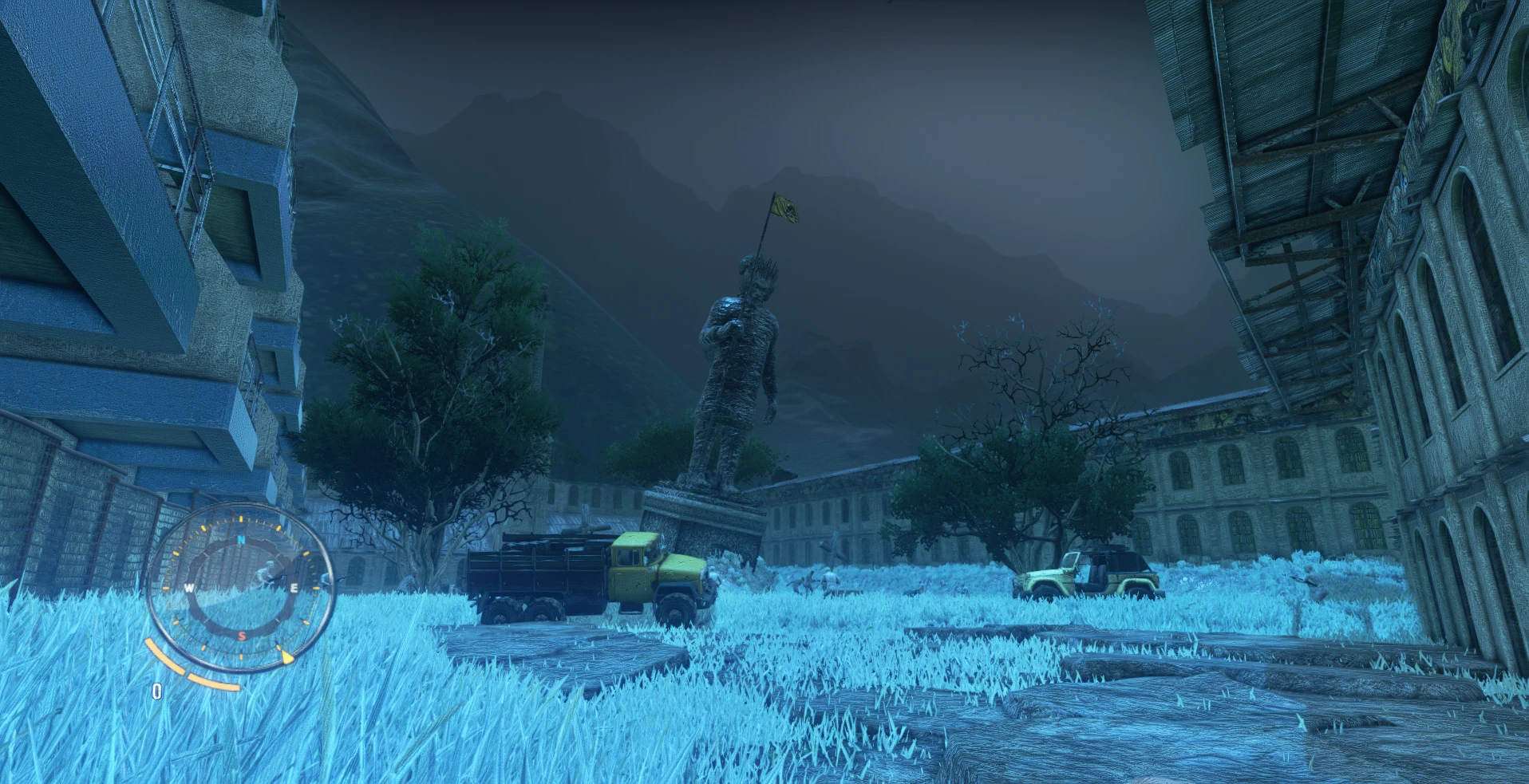The image size is (1529, 784).
Task: Select the enemy figure near the truck front
Action: (x=810, y=580)
